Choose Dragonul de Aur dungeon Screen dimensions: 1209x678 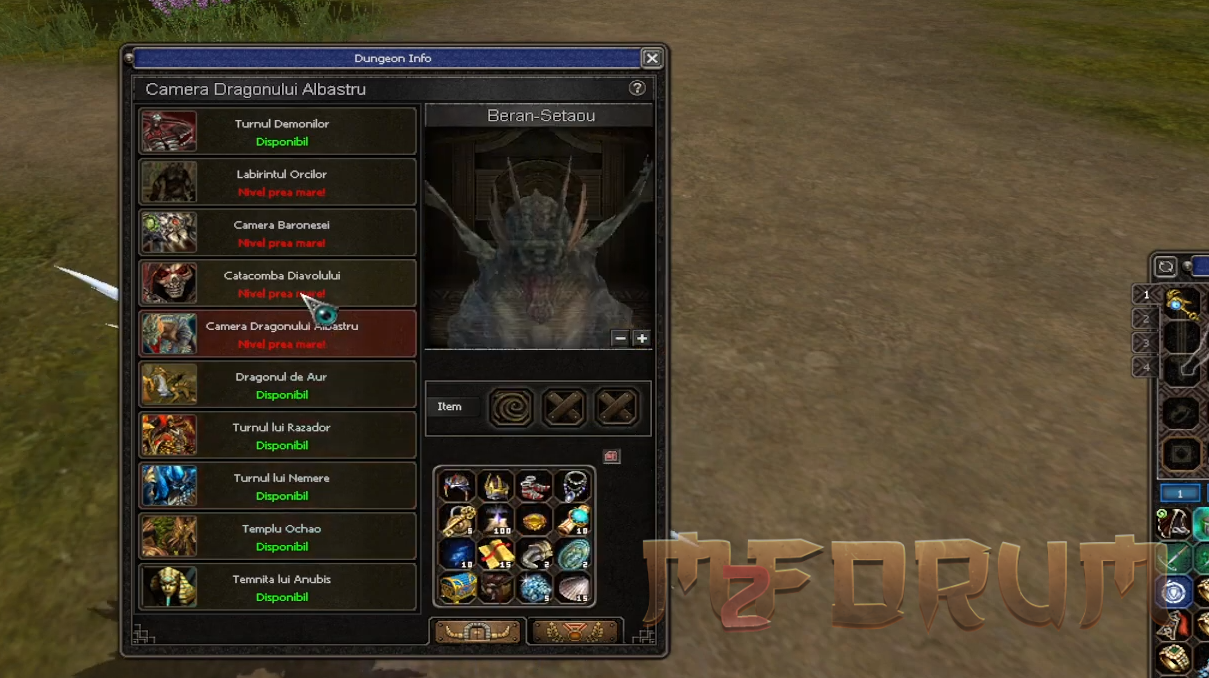point(277,385)
